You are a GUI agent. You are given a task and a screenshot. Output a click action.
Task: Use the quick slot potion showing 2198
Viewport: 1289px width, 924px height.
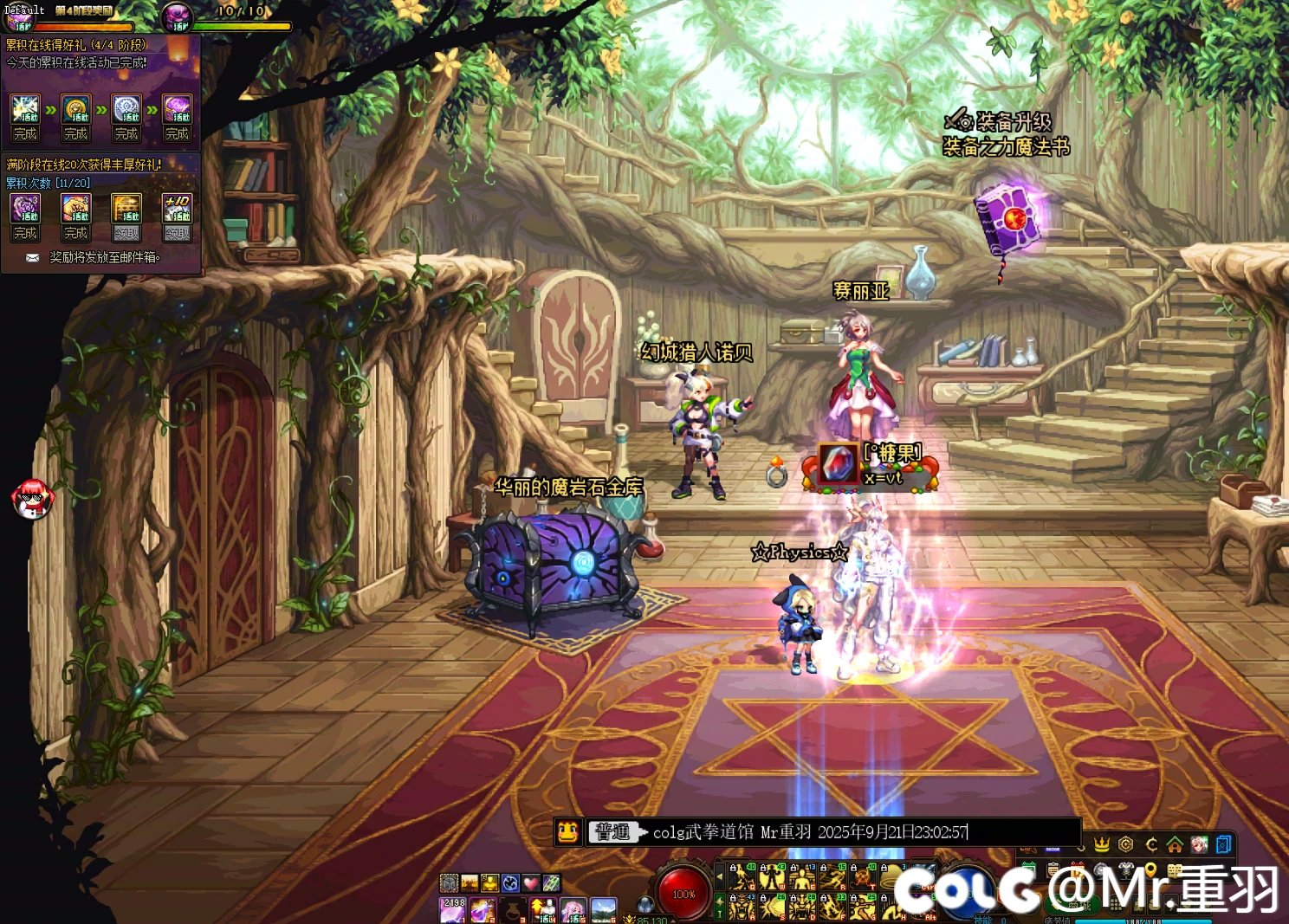point(454,909)
